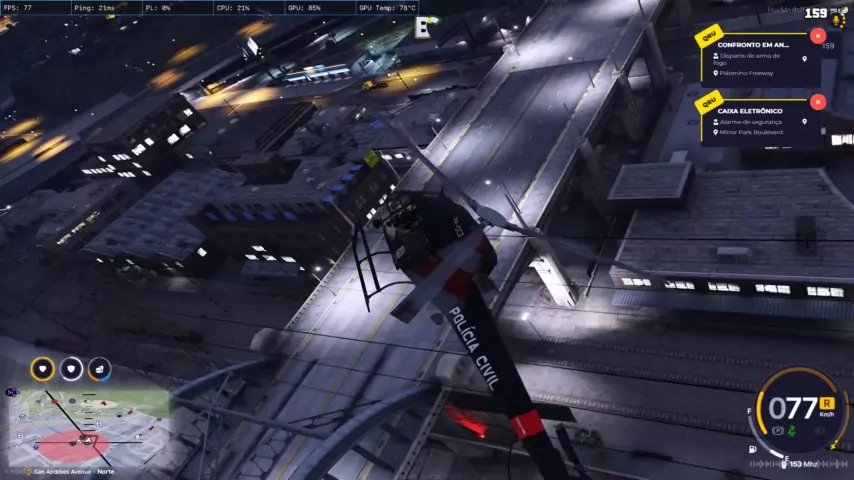The image size is (854, 480).
Task: Select the heart health status icon
Action: (x=43, y=369)
